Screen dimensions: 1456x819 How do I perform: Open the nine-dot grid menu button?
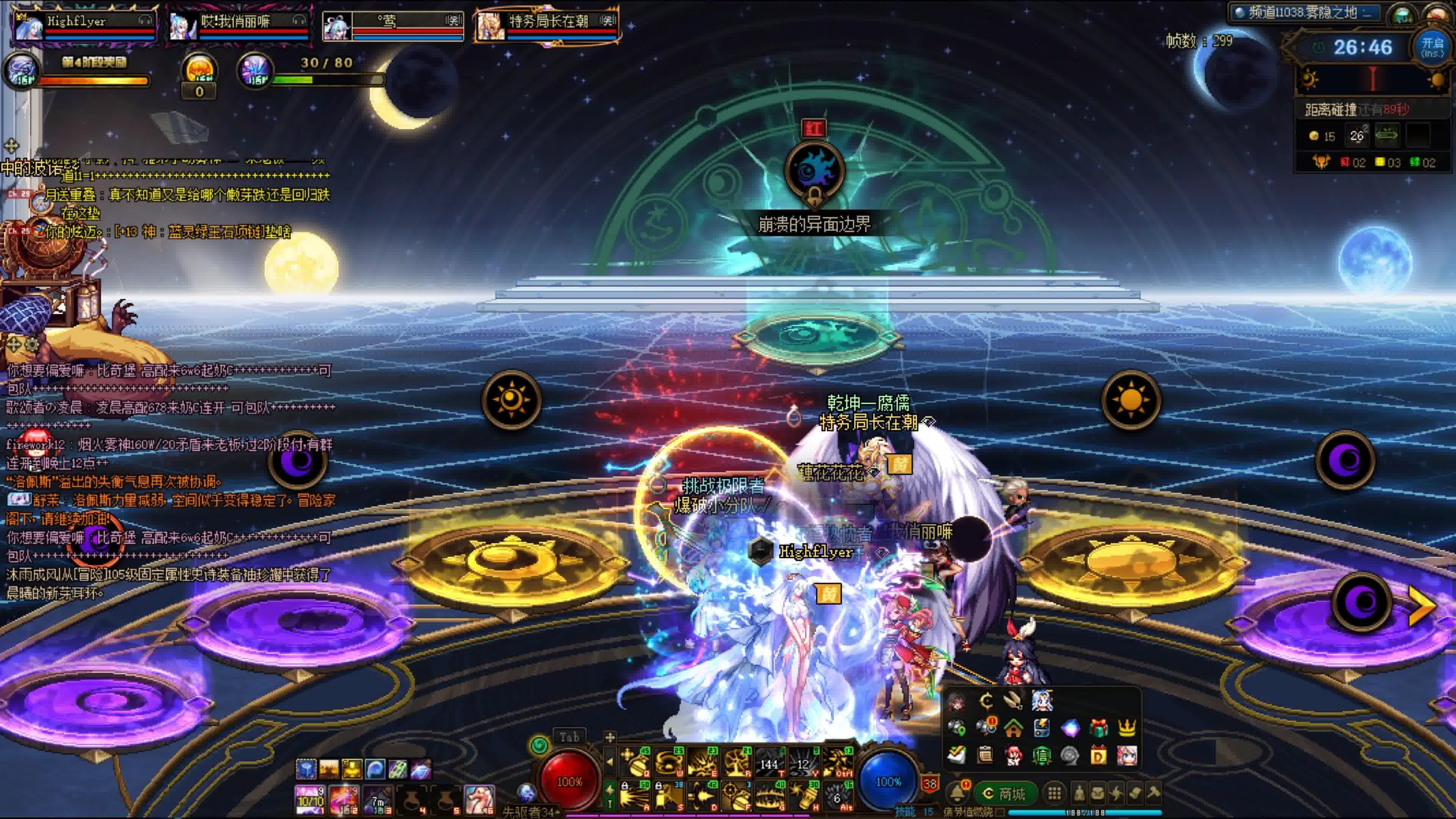point(1054,793)
